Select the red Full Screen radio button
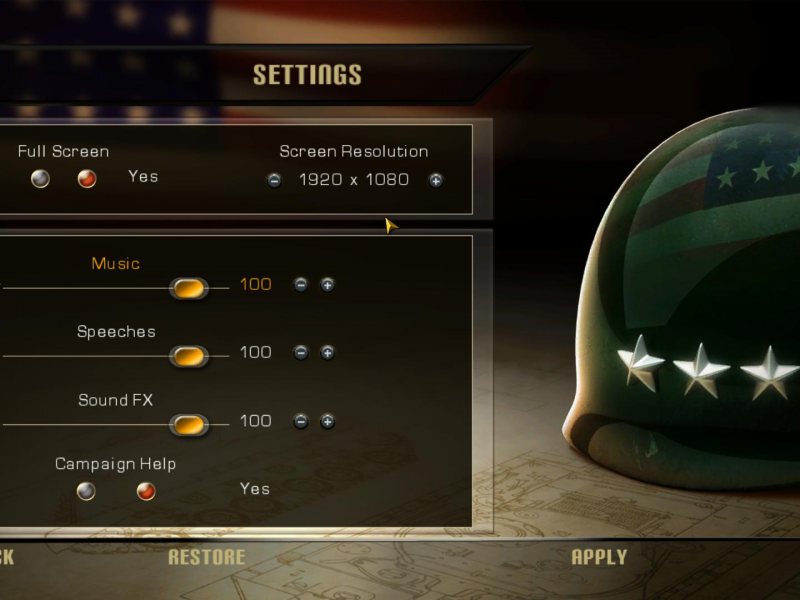This screenshot has width=800, height=600. pyautogui.click(x=87, y=179)
